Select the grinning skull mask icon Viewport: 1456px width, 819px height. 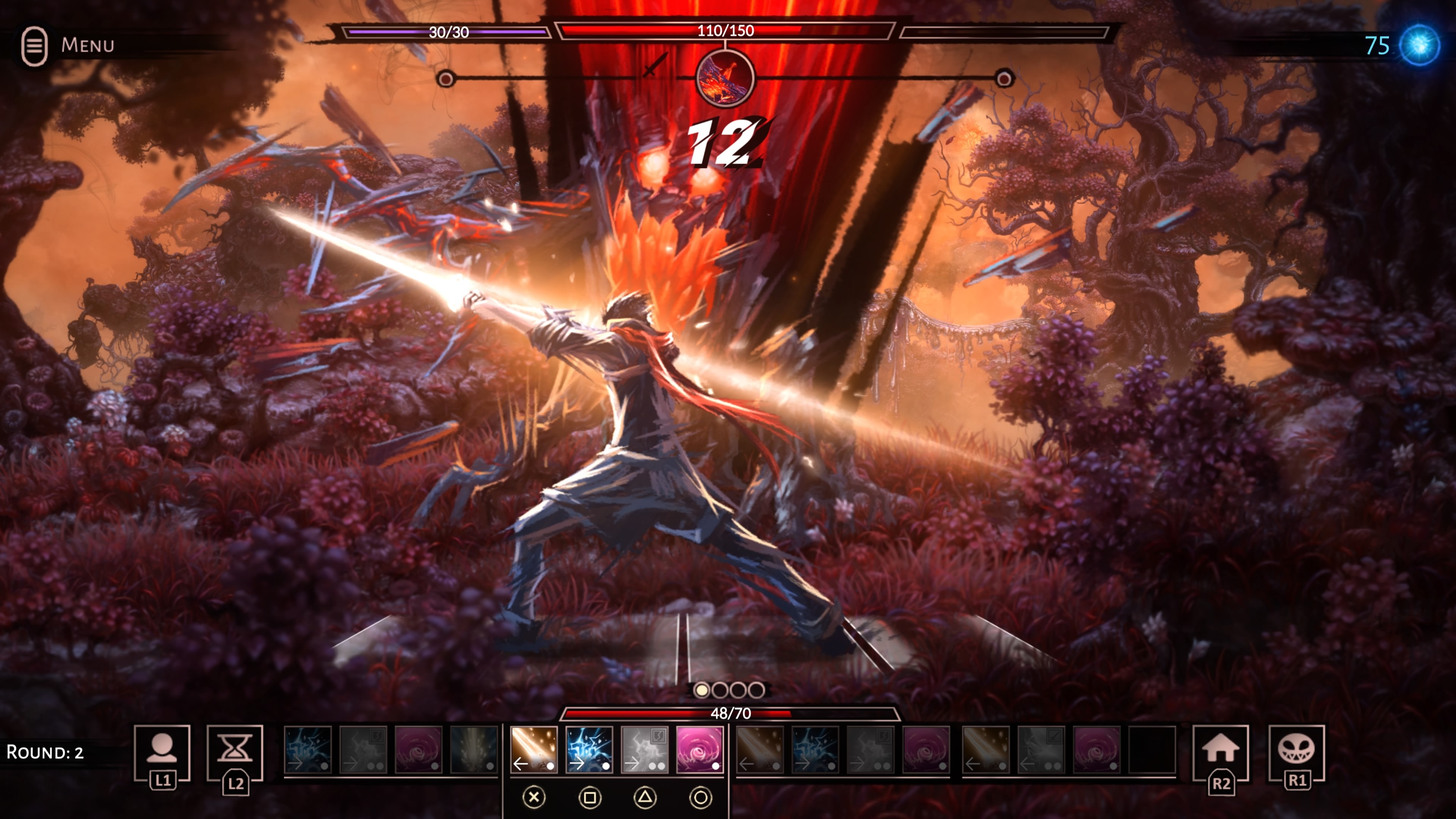(1296, 750)
